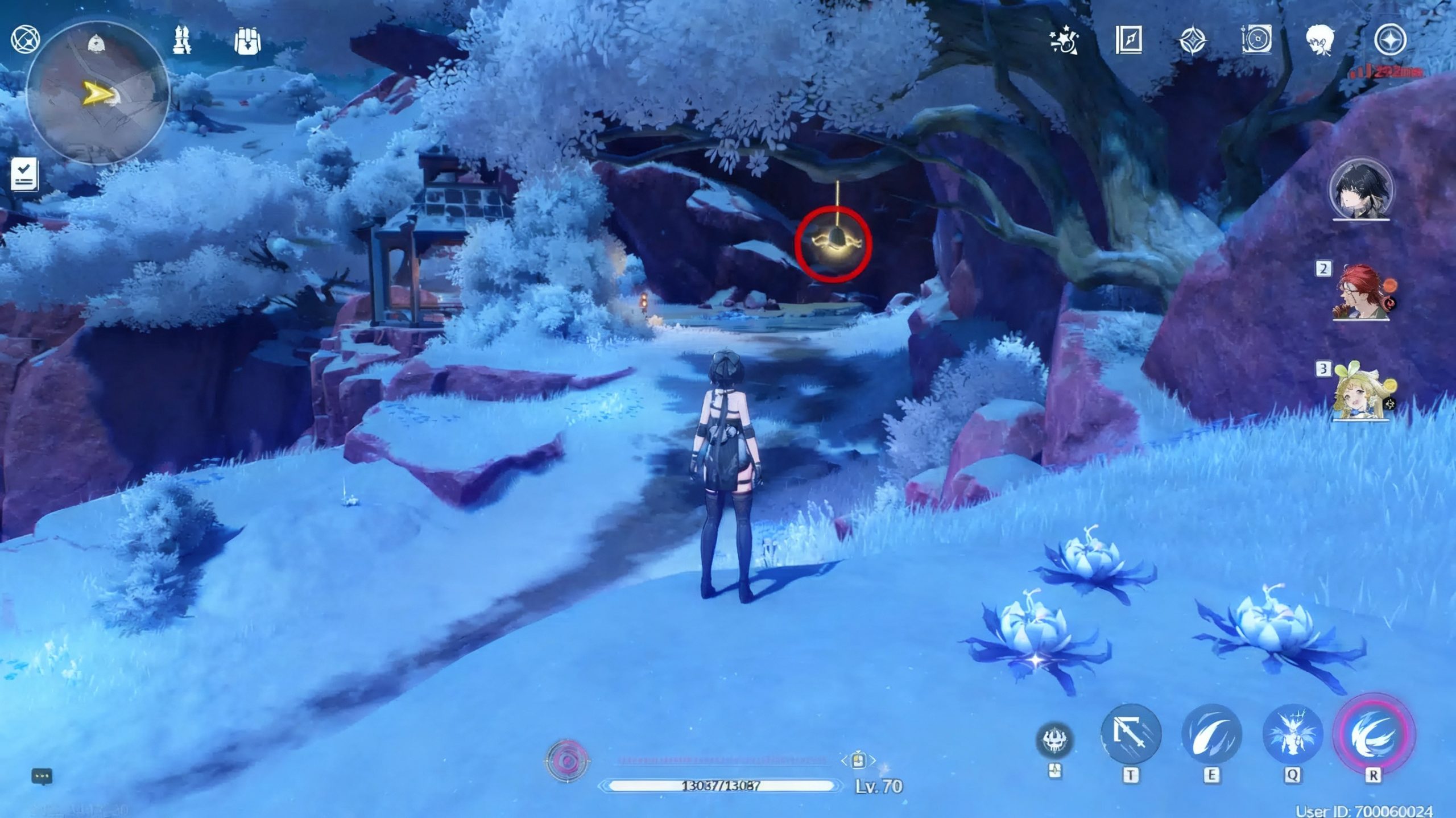The width and height of the screenshot is (1456, 818).
Task: Open the terminal globe icon
Action: tap(25, 40)
